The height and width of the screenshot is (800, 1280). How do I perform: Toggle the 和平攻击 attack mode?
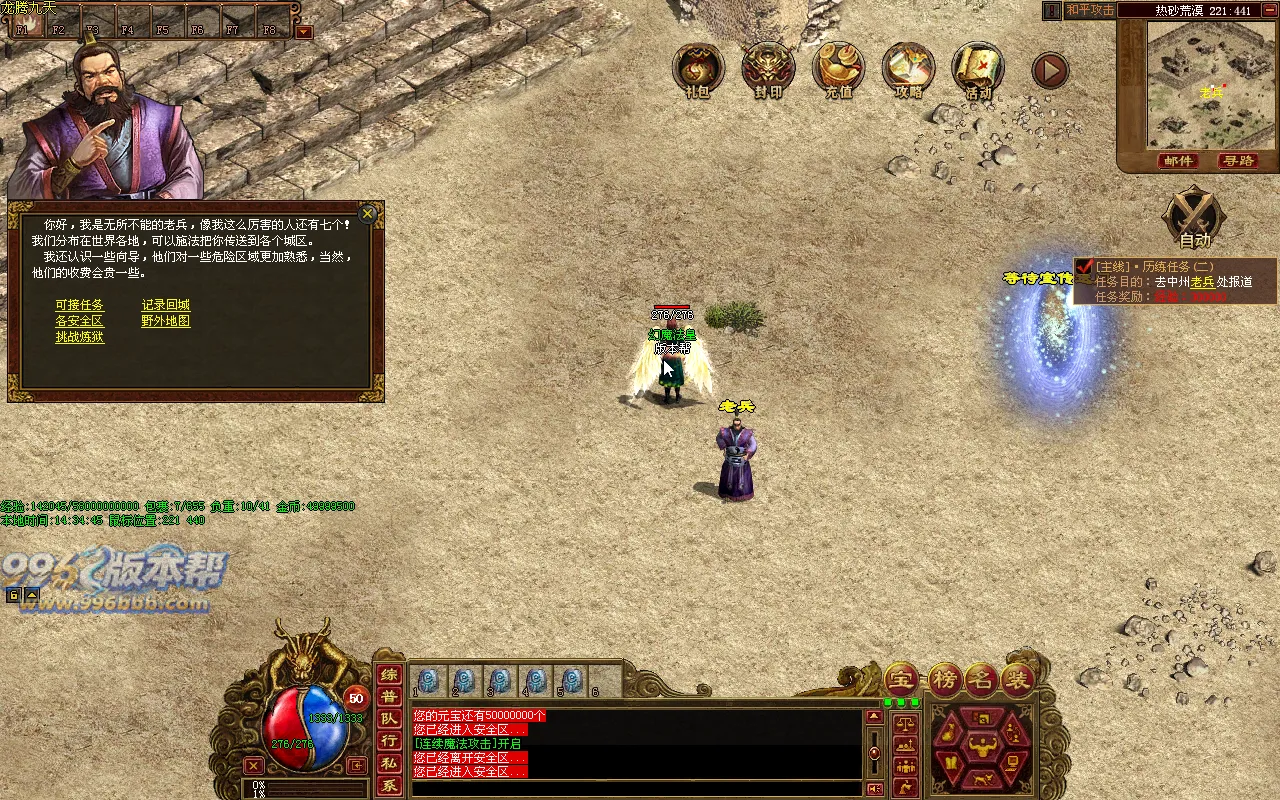pos(1089,10)
